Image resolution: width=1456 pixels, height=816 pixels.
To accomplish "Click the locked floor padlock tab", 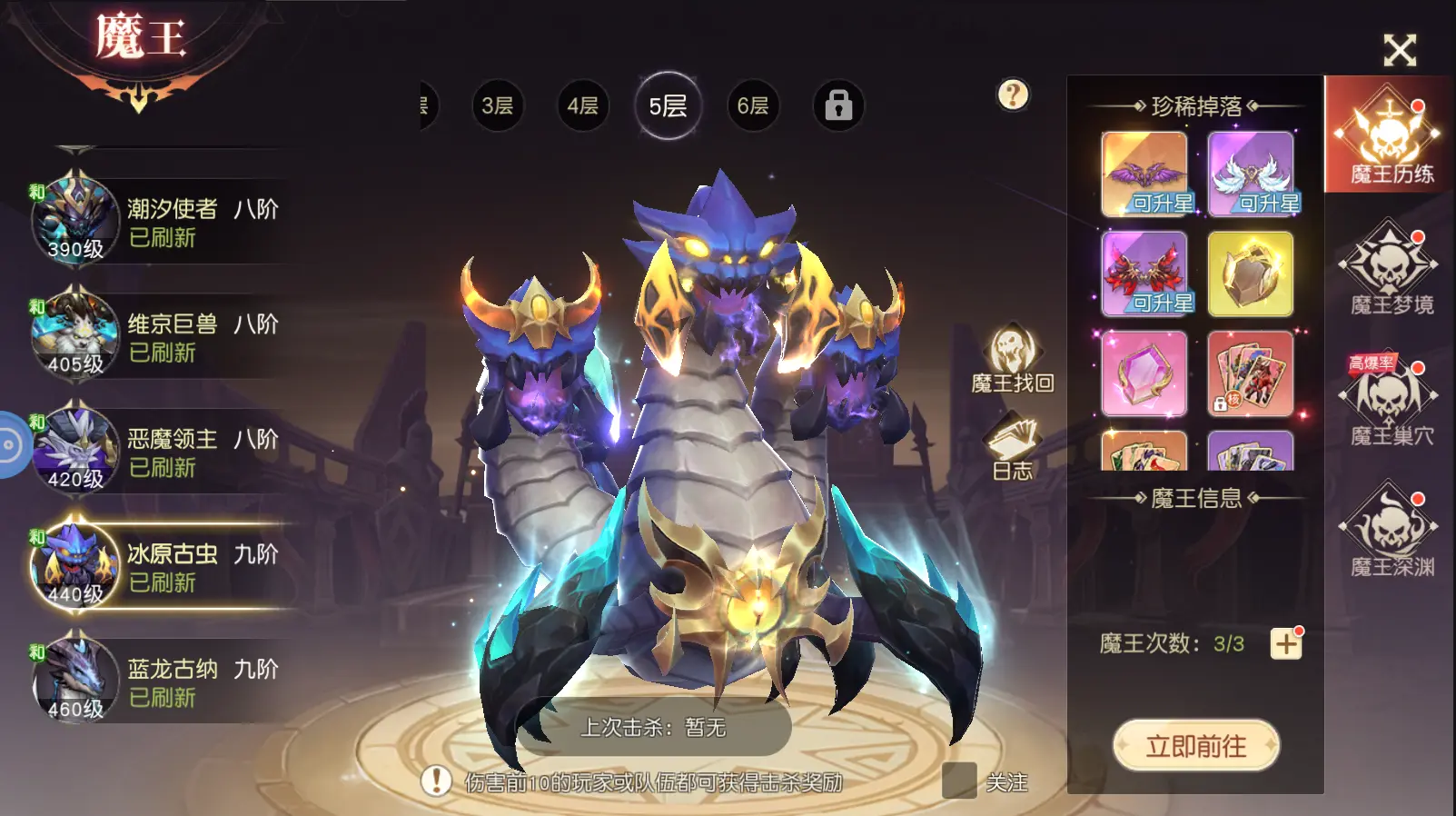I will 837,106.
